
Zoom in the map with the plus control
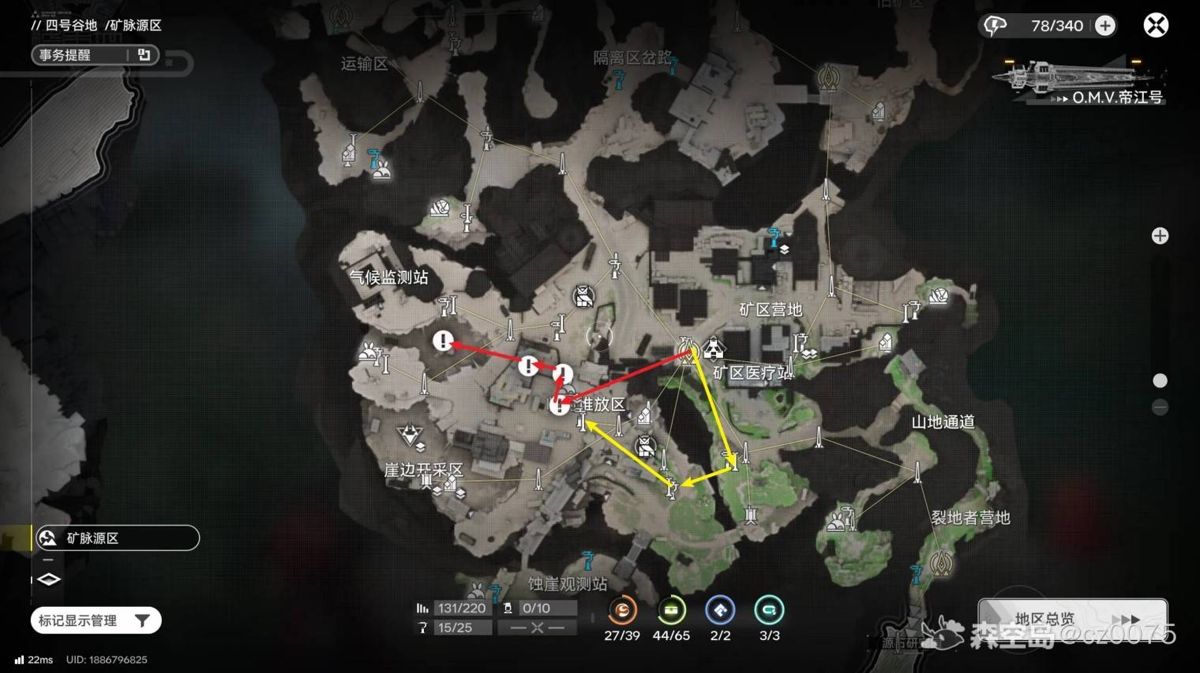pos(1160,236)
